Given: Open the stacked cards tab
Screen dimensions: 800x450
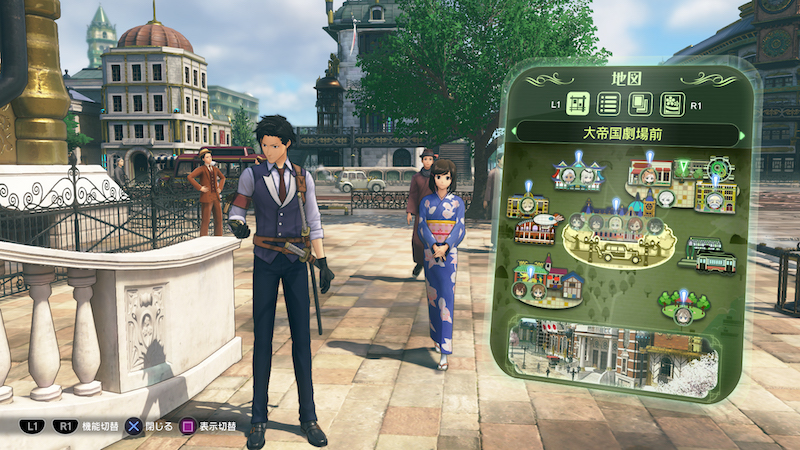Looking at the screenshot, I should [639, 103].
